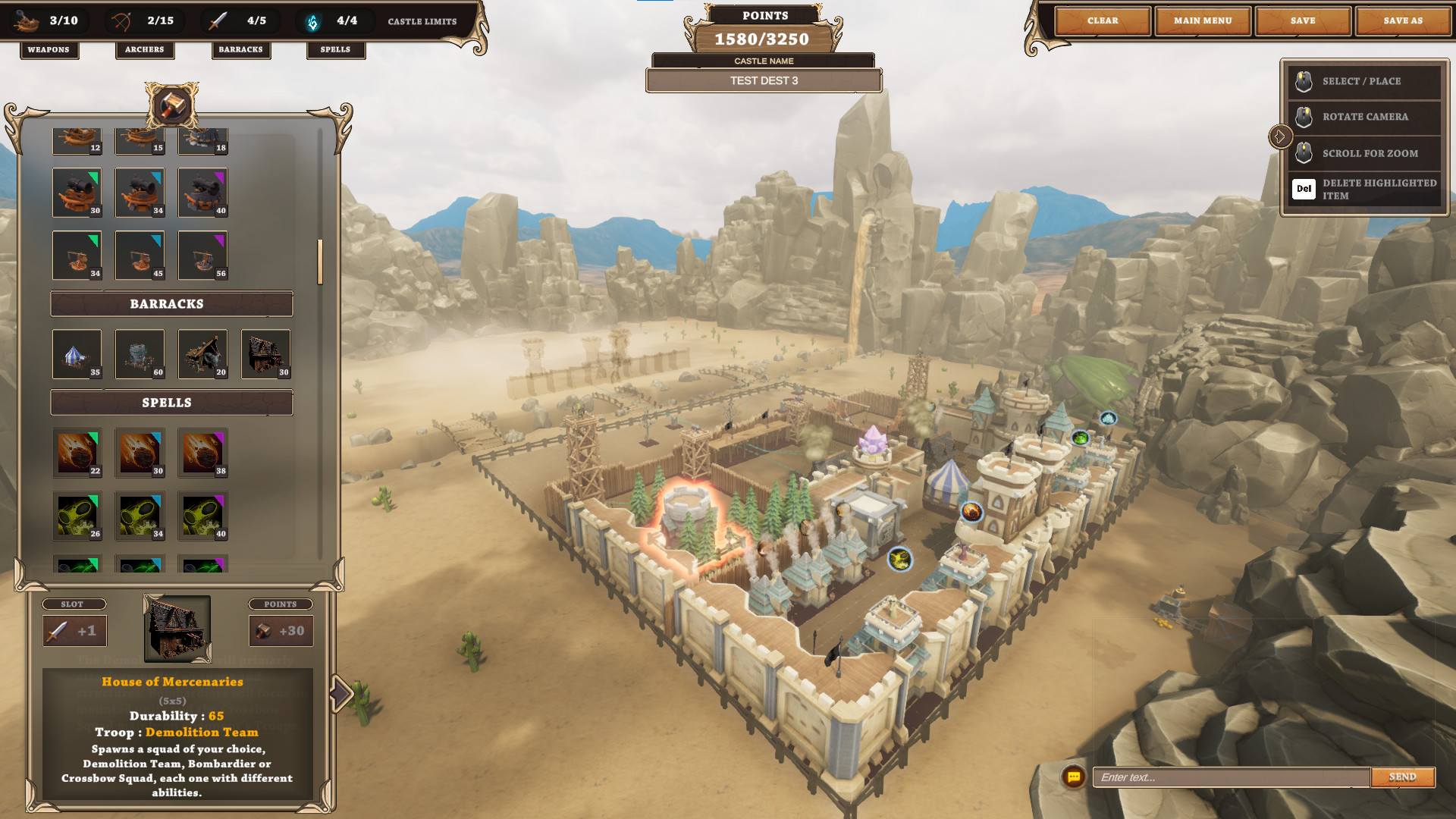
Task: Choose the green goo spell costing 34
Action: (x=140, y=516)
